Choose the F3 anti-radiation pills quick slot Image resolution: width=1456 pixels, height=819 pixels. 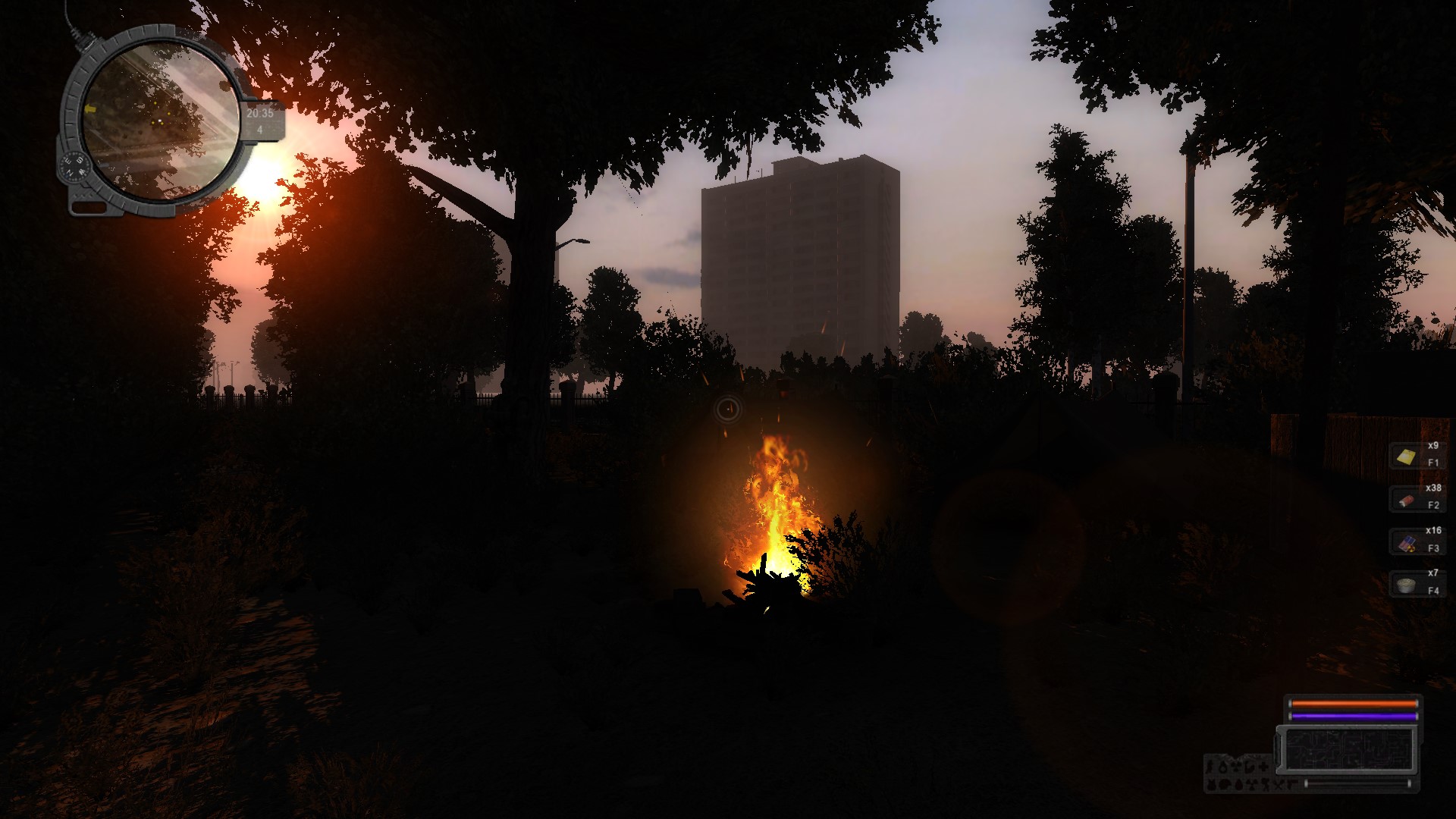[1407, 542]
